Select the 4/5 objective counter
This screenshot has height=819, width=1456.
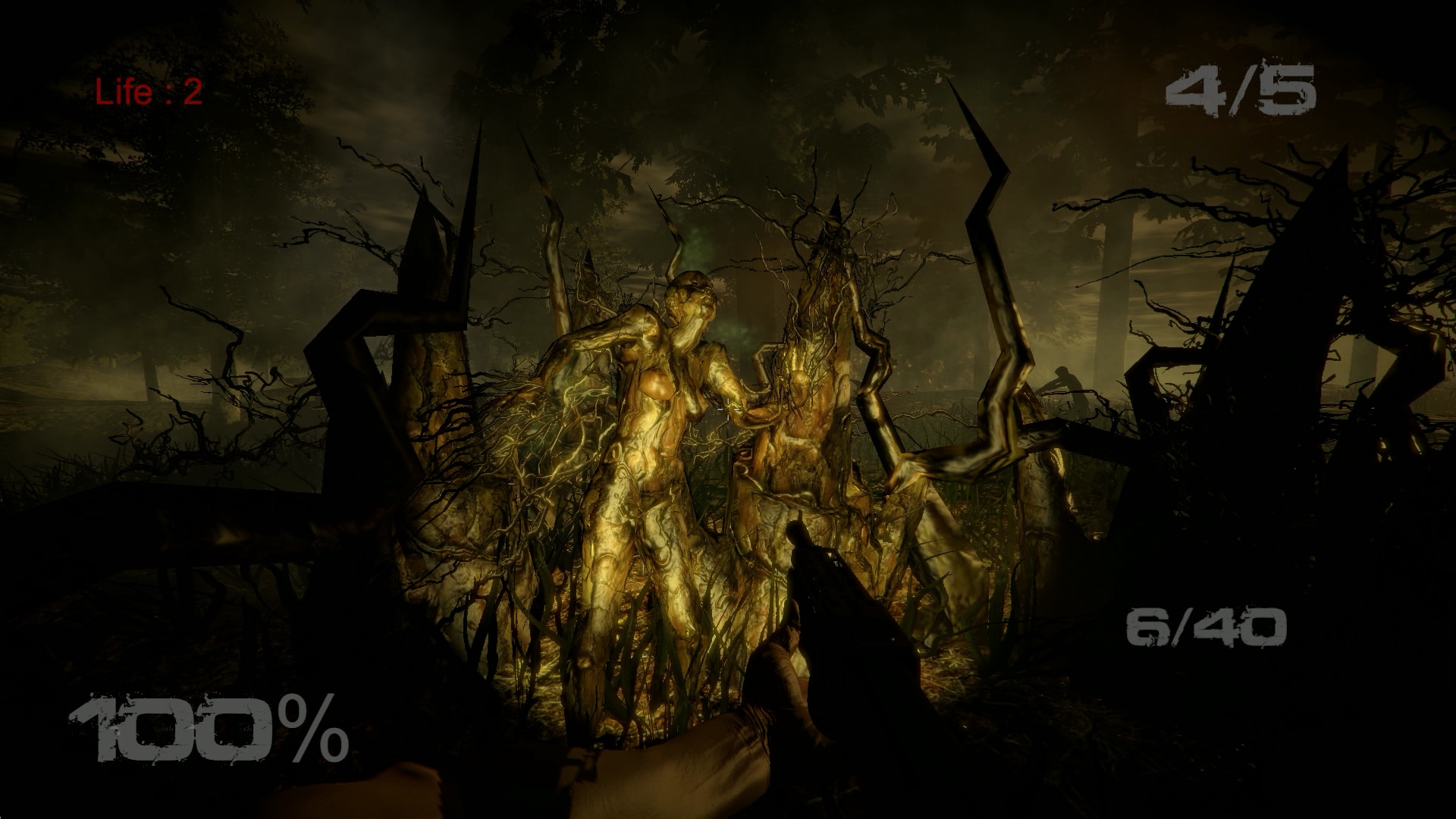1242,91
